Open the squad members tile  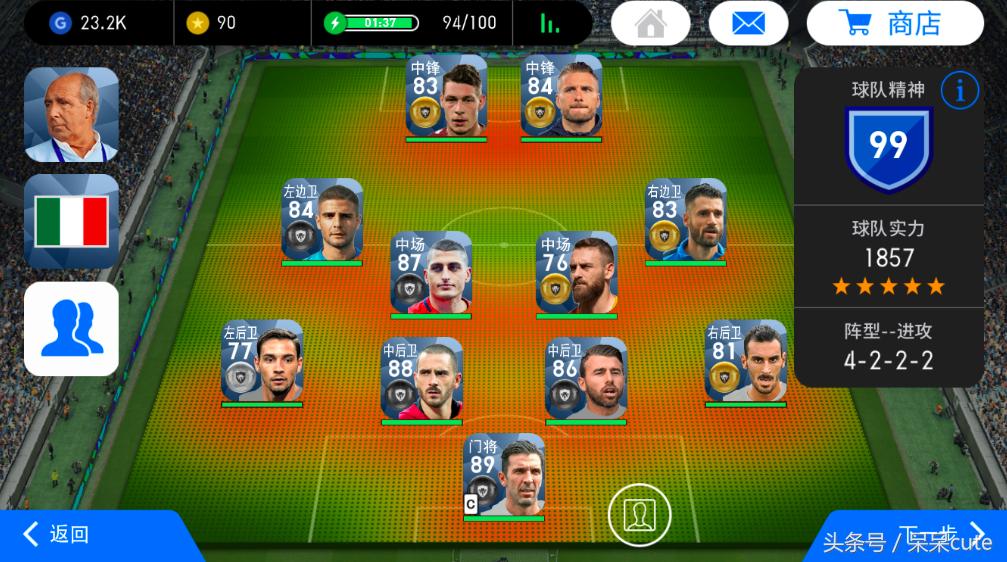(71, 328)
